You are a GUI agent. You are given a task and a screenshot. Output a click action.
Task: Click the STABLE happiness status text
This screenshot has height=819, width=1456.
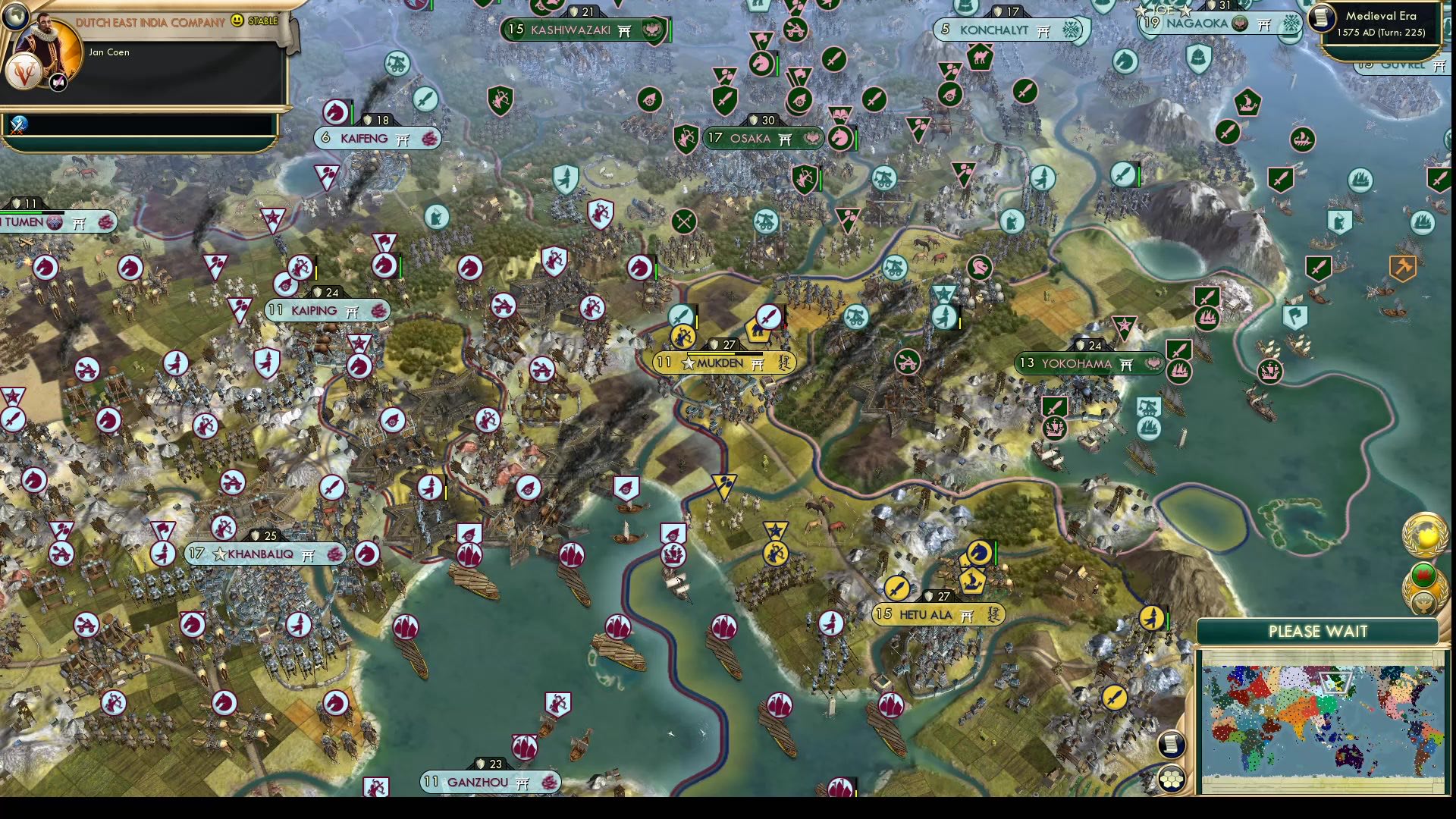263,21
